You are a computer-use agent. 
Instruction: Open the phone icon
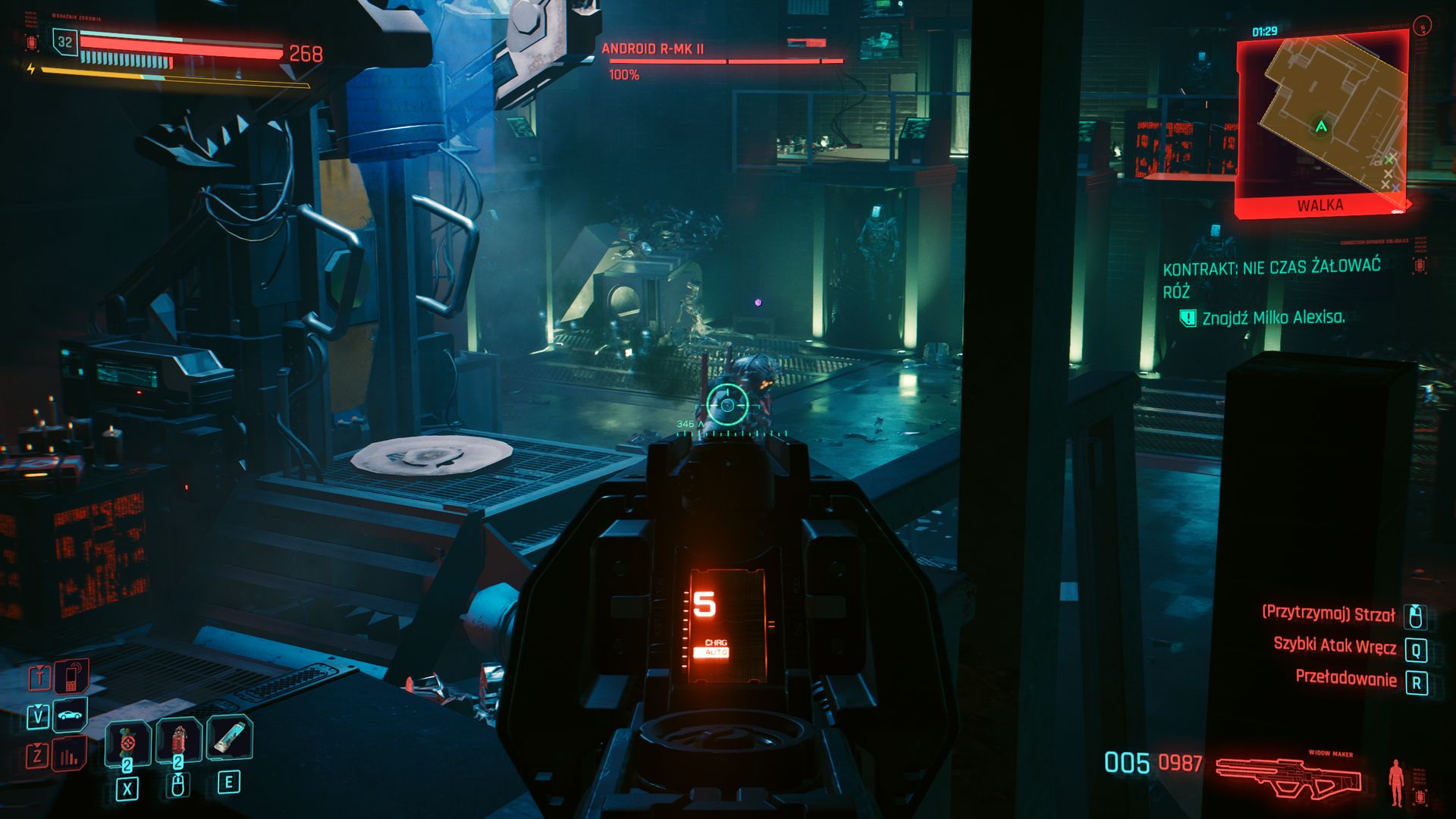coord(71,676)
